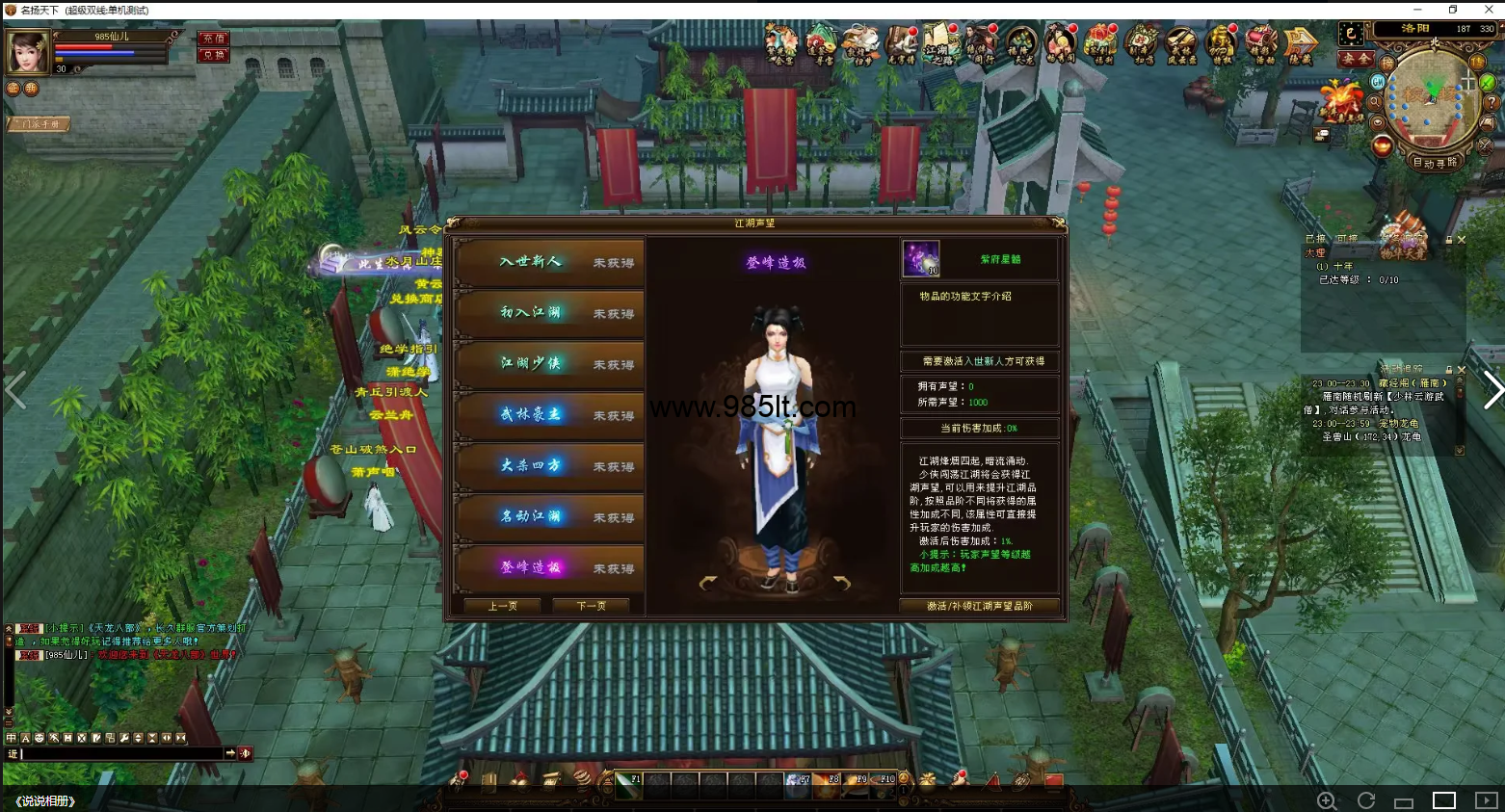Rotate character preview with left arrow

pos(708,583)
